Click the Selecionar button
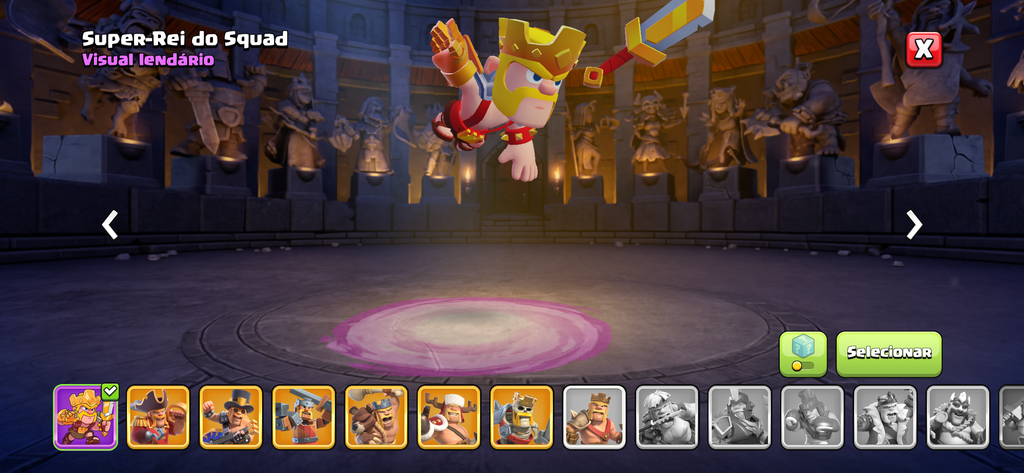Screen dimensions: 1024x473 [x=888, y=353]
